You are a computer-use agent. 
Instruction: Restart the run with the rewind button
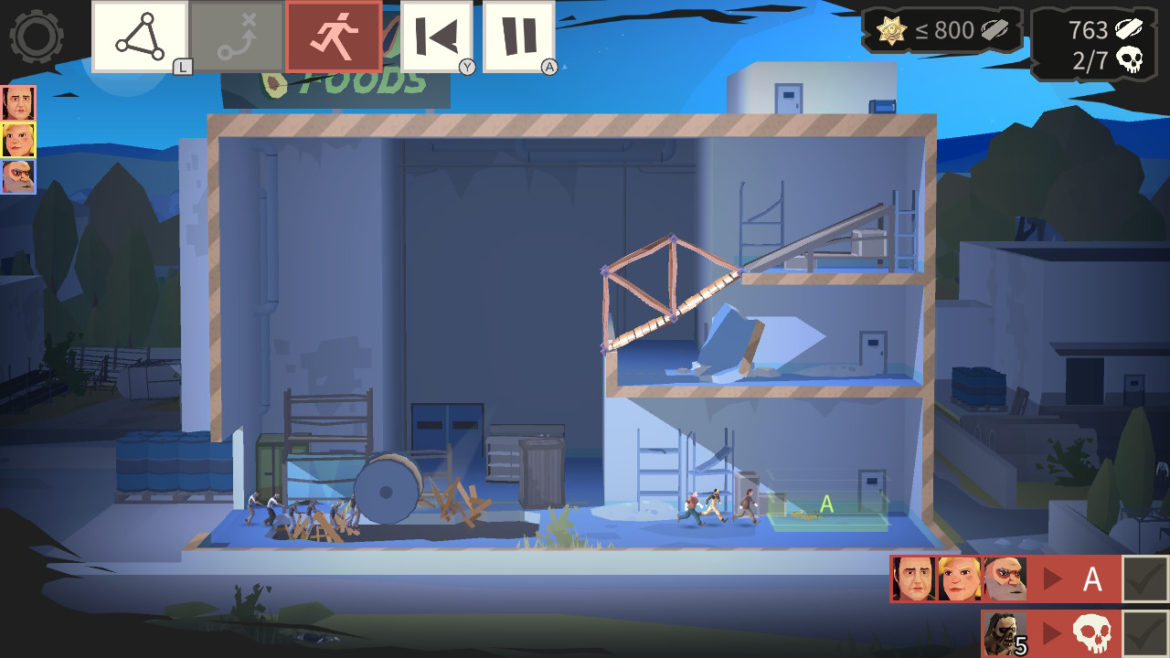pyautogui.click(x=437, y=37)
